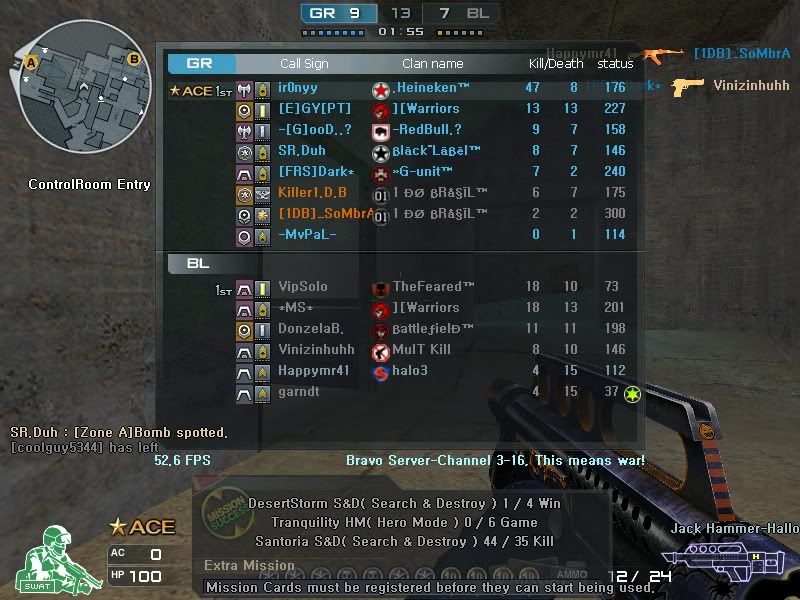
Task: Click the [FRS]Dark* player row
Action: point(400,172)
